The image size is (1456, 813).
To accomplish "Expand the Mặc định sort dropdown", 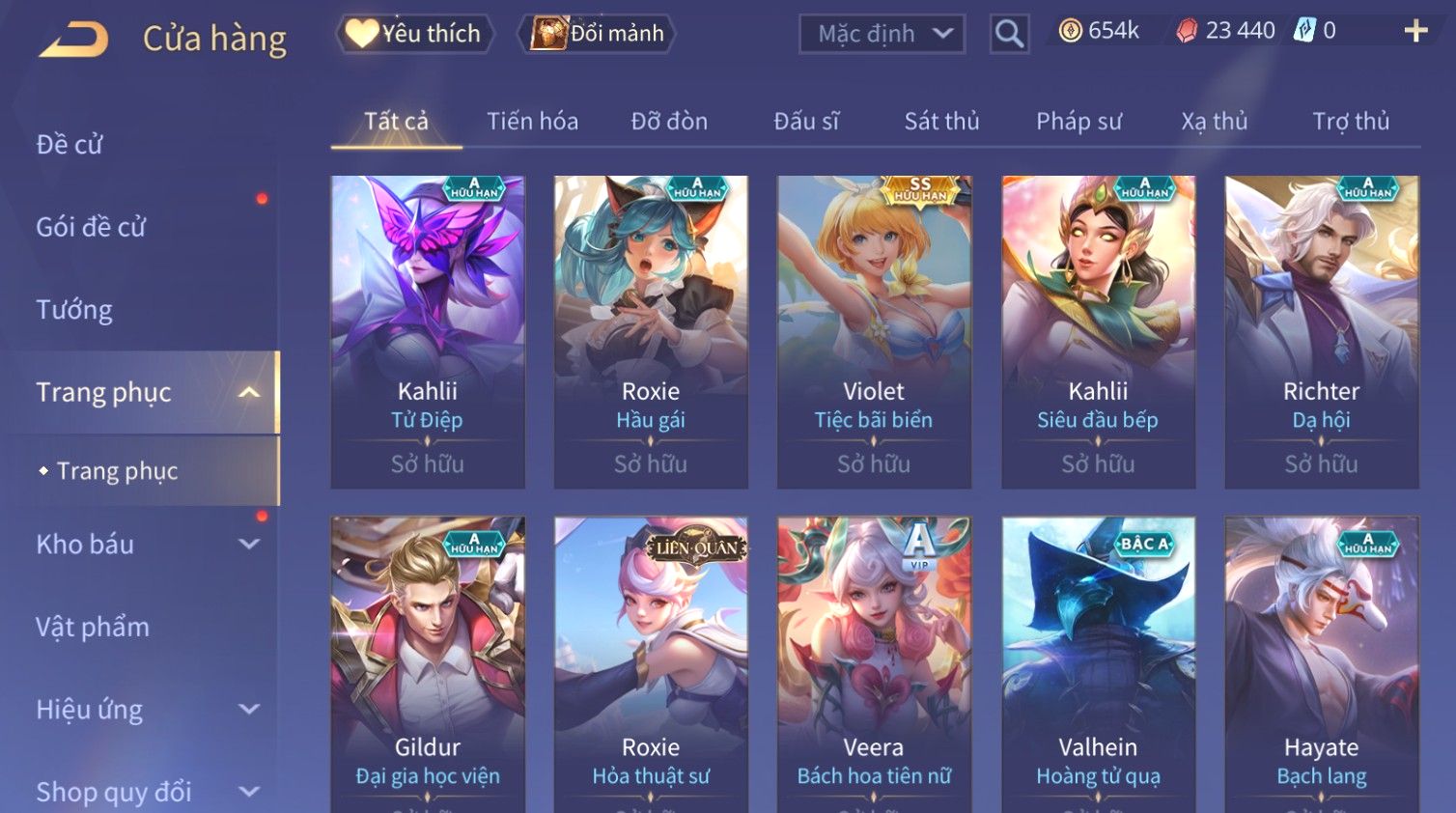I will (882, 34).
